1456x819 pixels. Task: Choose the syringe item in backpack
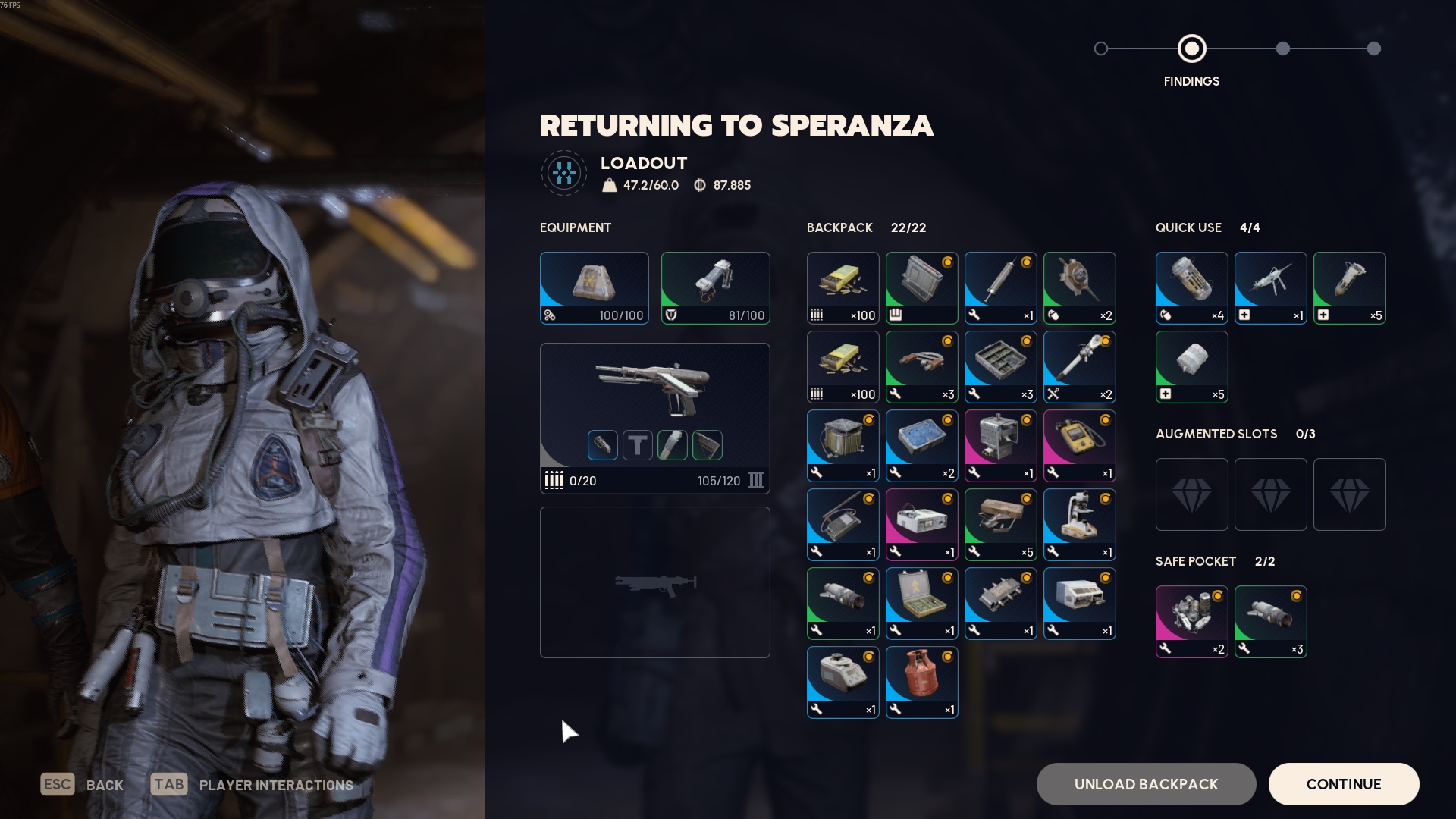(x=1000, y=288)
